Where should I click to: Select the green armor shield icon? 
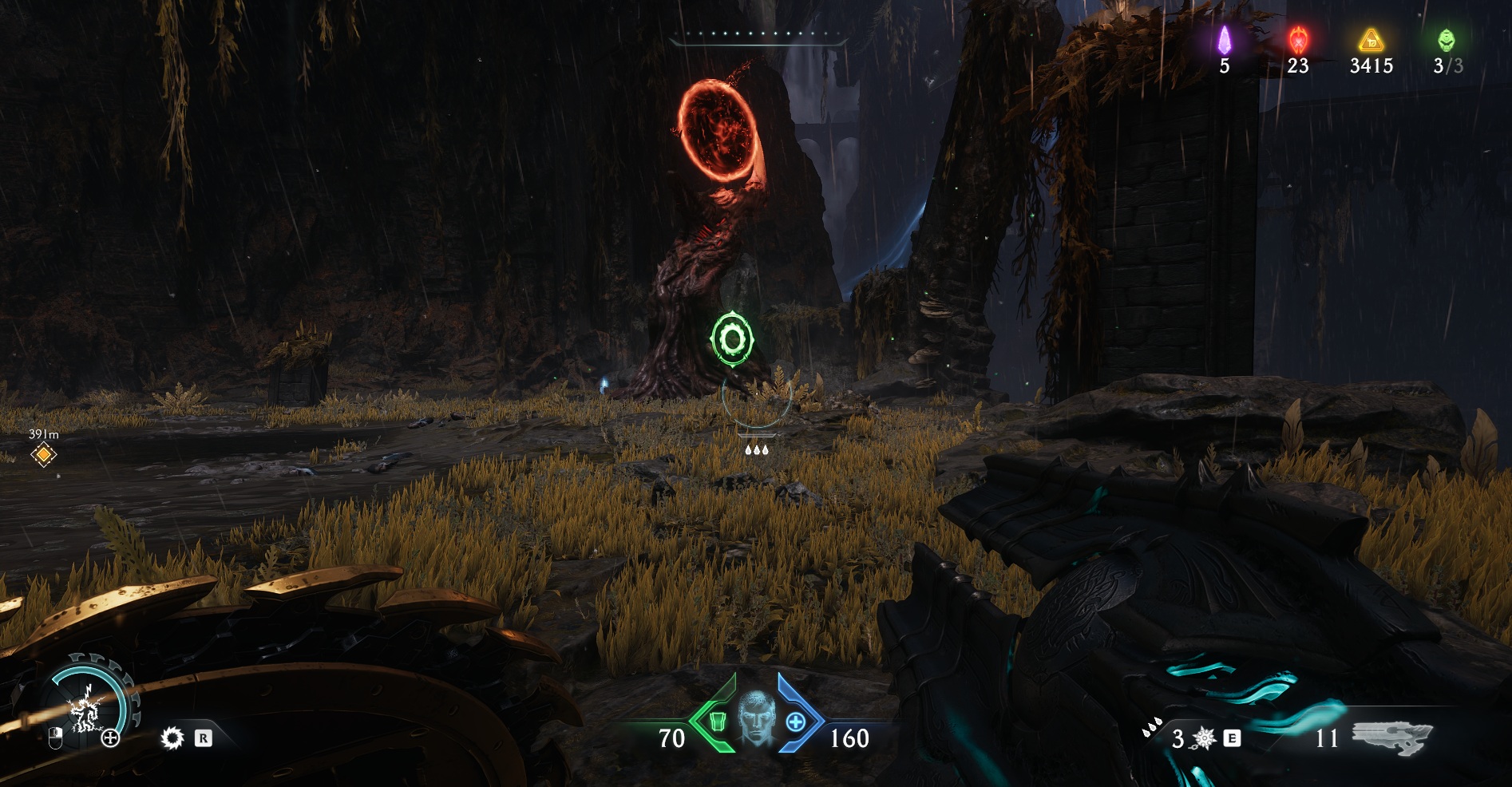[x=716, y=722]
